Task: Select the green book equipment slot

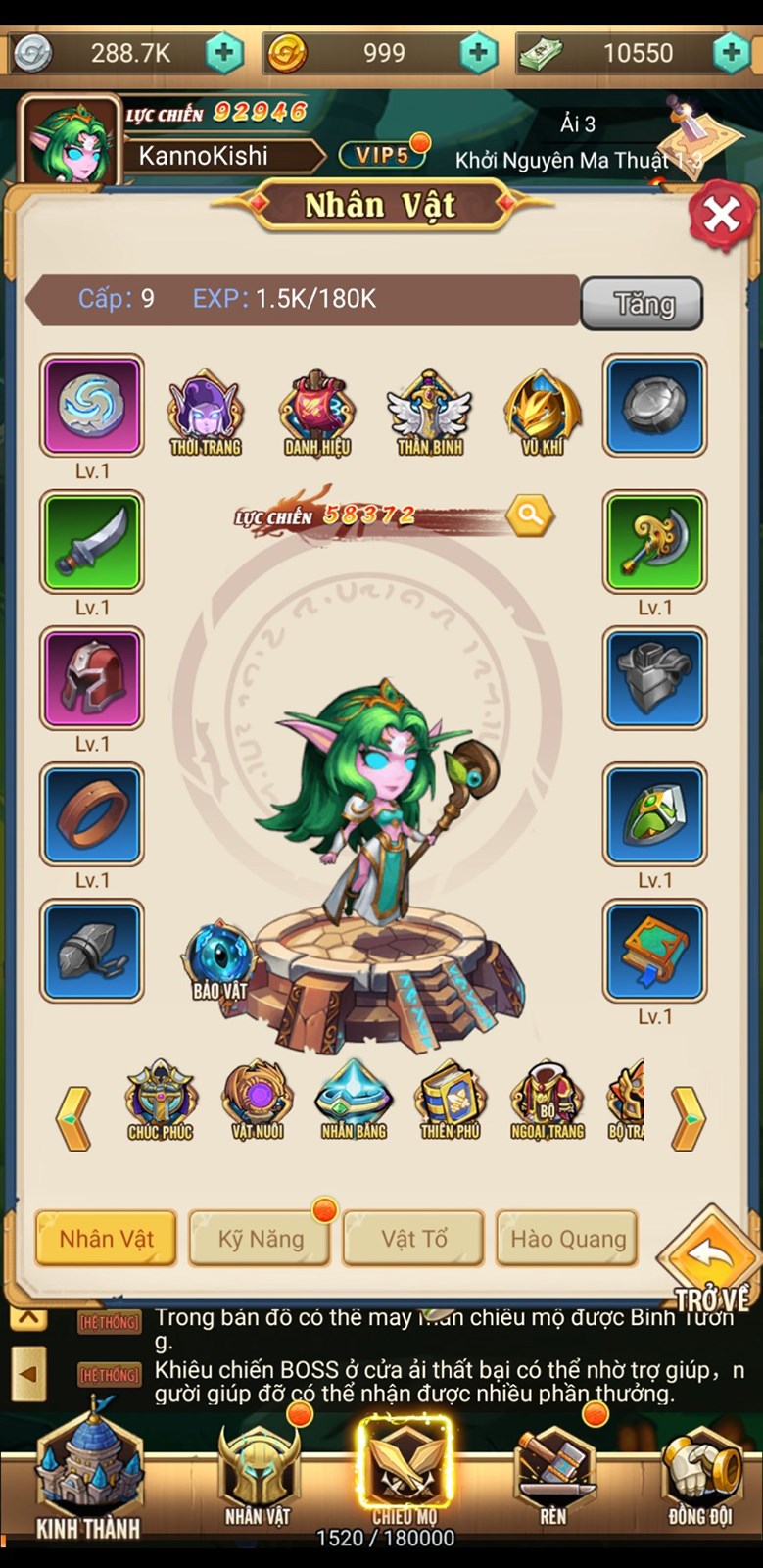Action: [654, 950]
